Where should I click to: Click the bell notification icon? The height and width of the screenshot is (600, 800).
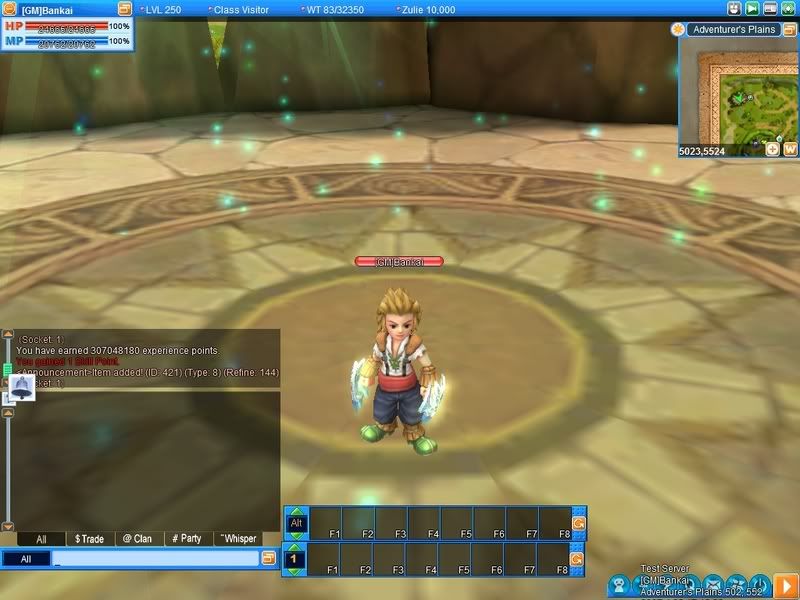coord(21,387)
